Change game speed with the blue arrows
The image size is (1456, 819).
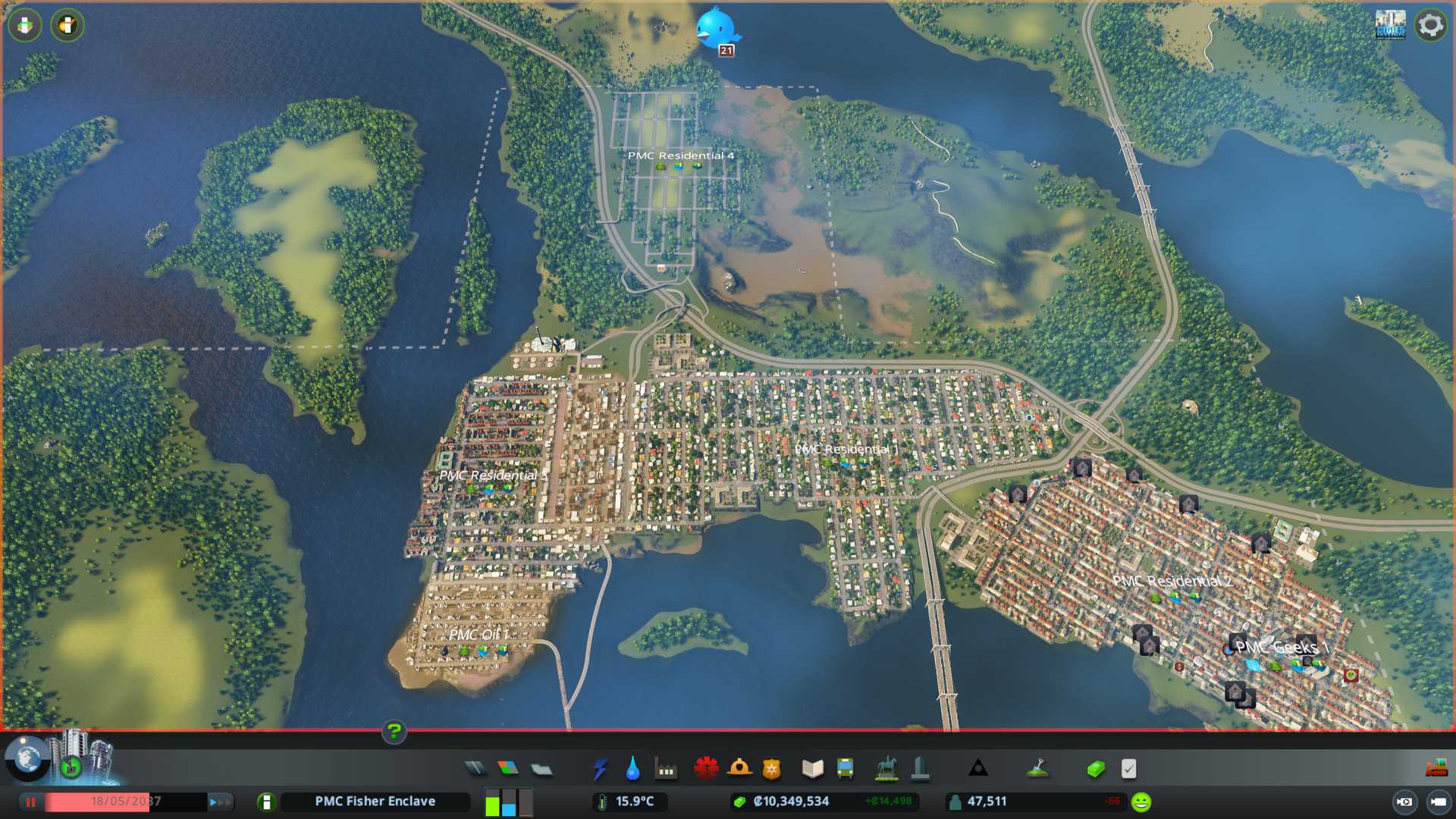click(x=220, y=802)
